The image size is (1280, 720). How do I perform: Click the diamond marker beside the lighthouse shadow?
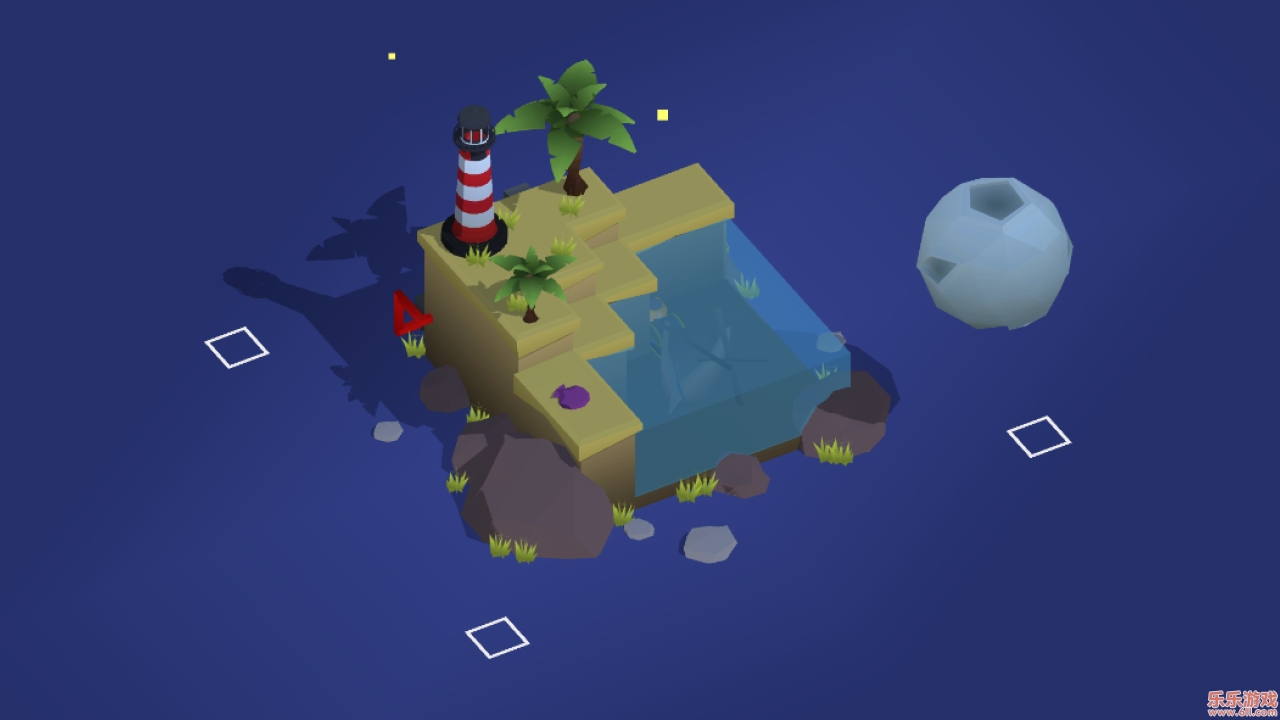pos(237,347)
